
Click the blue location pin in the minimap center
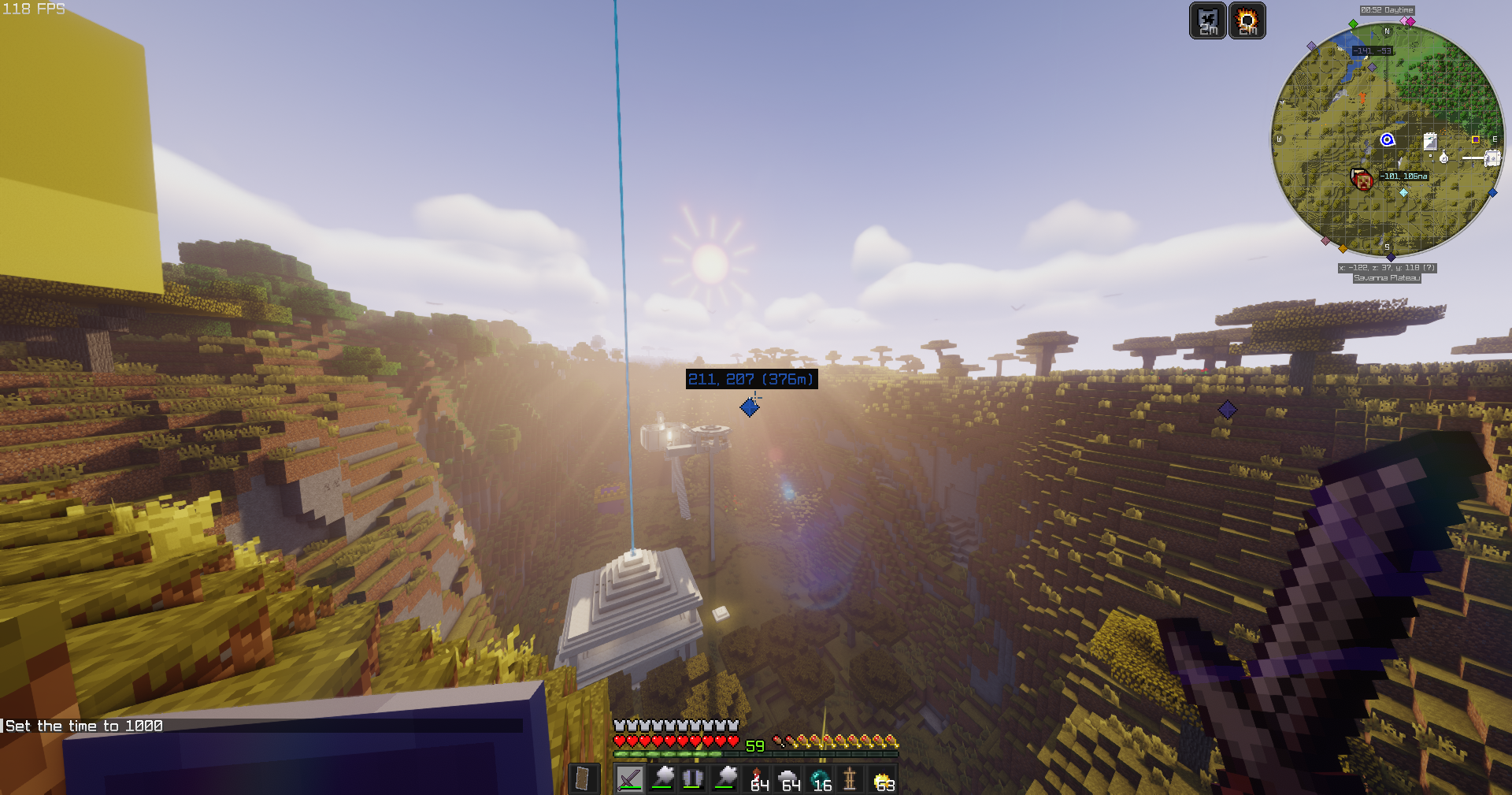(x=1388, y=139)
